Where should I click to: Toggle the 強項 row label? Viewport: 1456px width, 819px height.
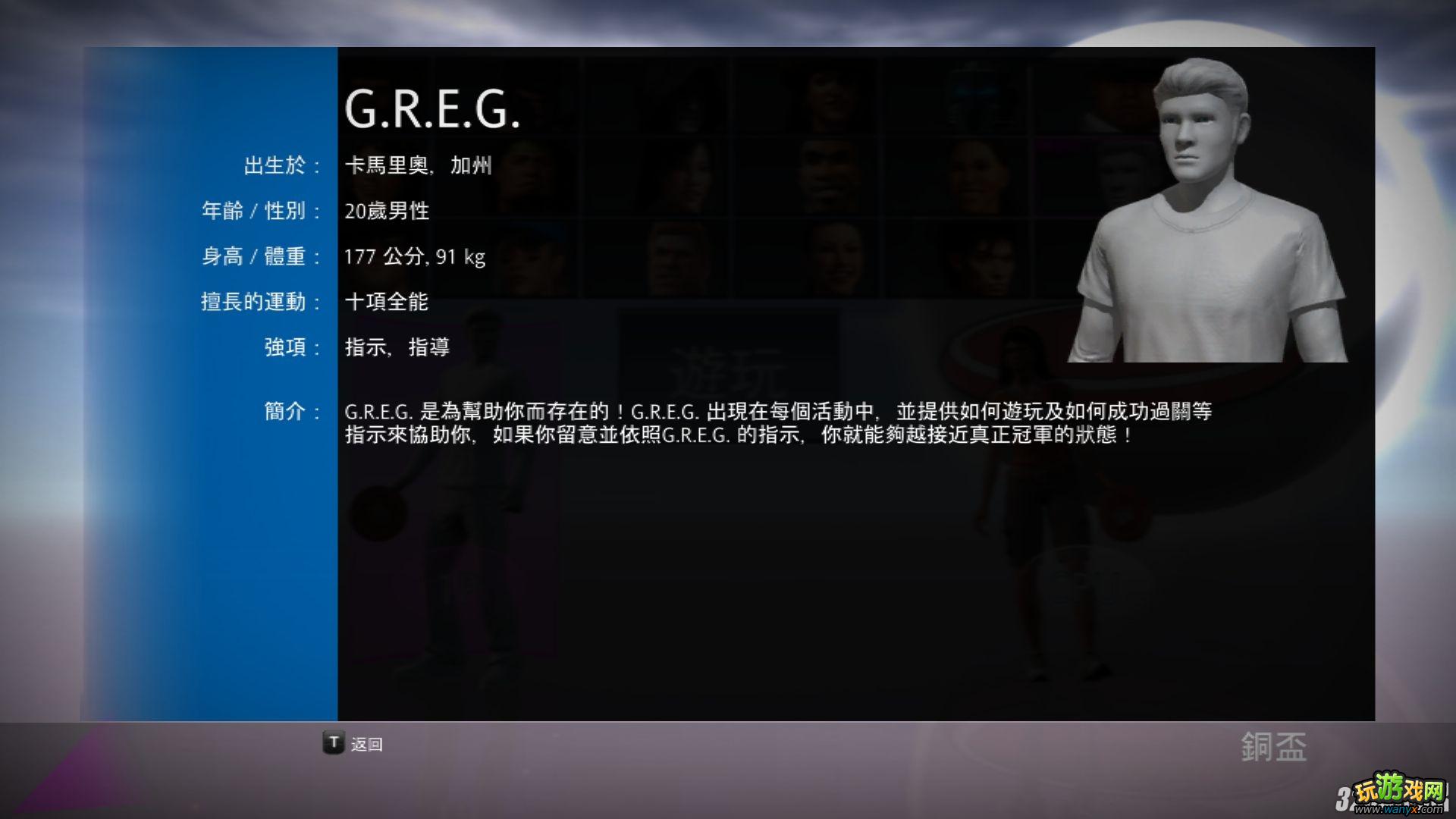click(290, 347)
